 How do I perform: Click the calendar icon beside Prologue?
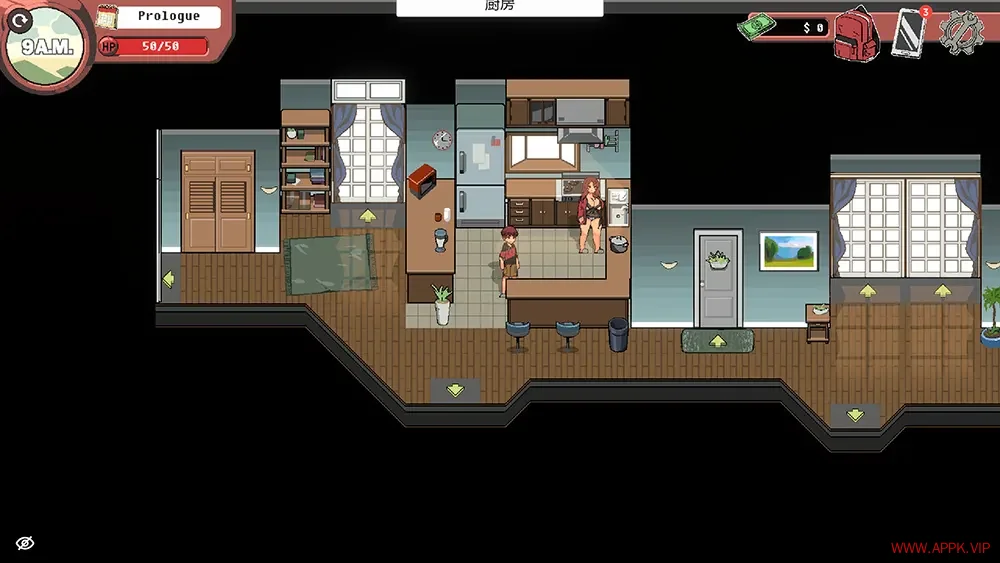tap(108, 17)
